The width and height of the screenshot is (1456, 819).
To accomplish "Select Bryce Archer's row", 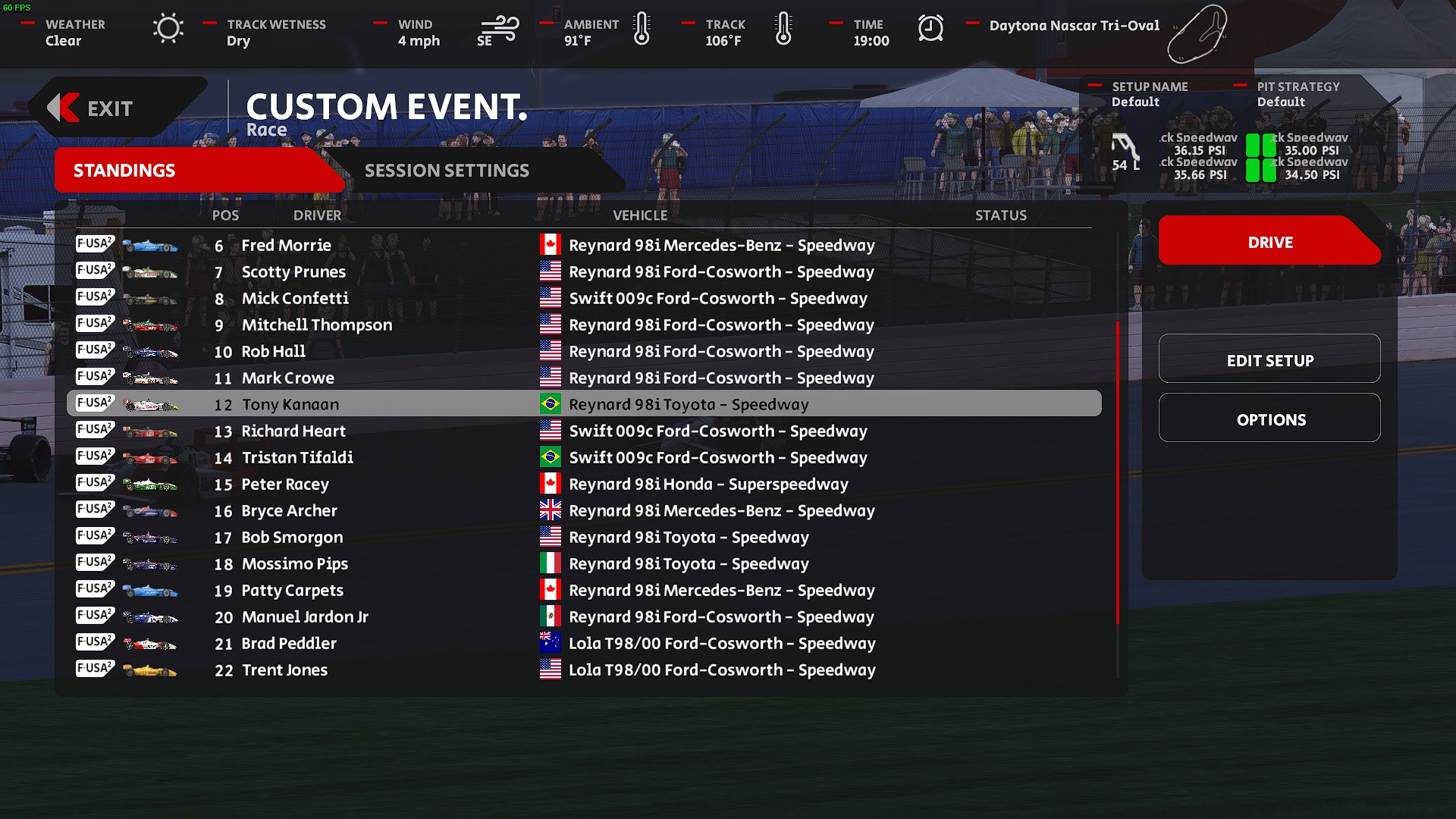I will pos(289,510).
